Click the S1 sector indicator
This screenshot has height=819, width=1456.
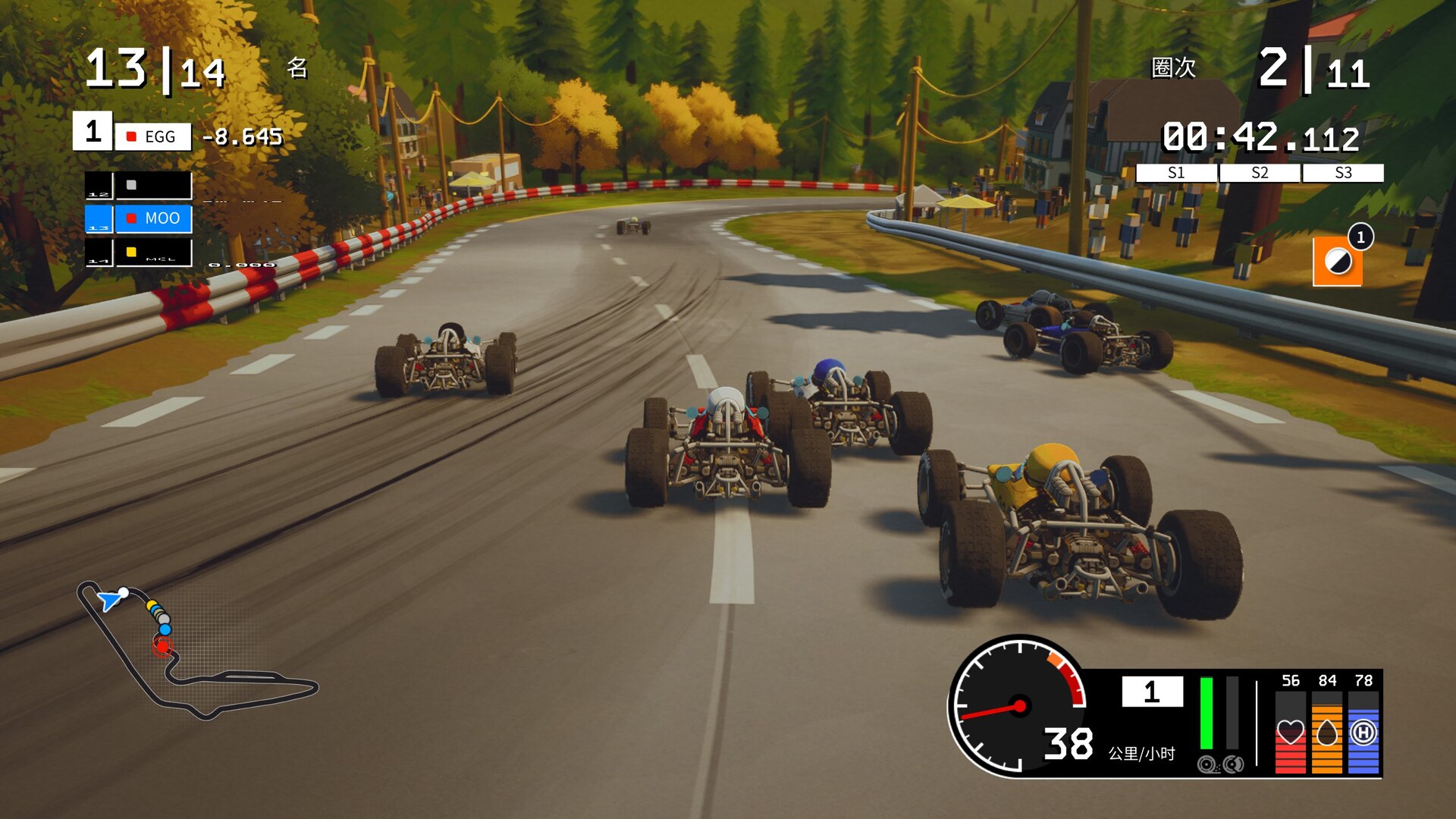(x=1176, y=173)
